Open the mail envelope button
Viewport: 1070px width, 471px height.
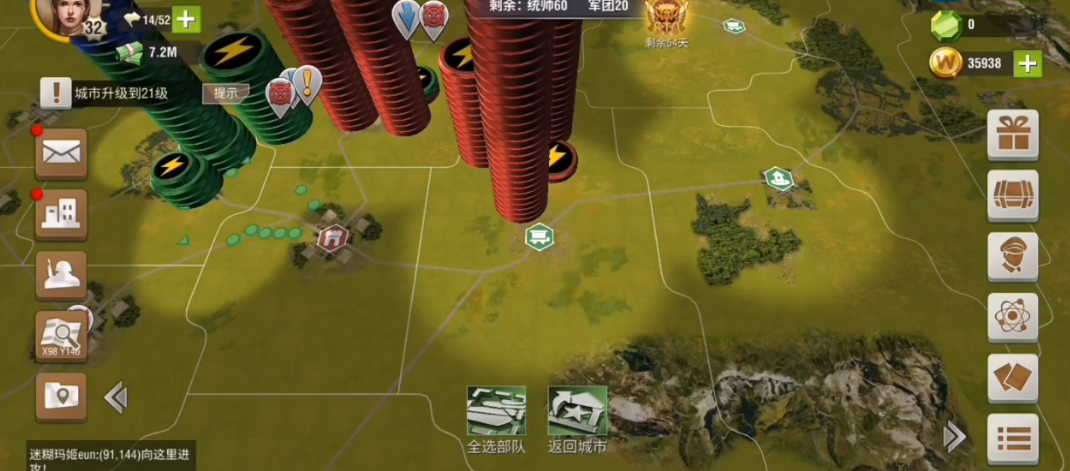click(x=61, y=153)
